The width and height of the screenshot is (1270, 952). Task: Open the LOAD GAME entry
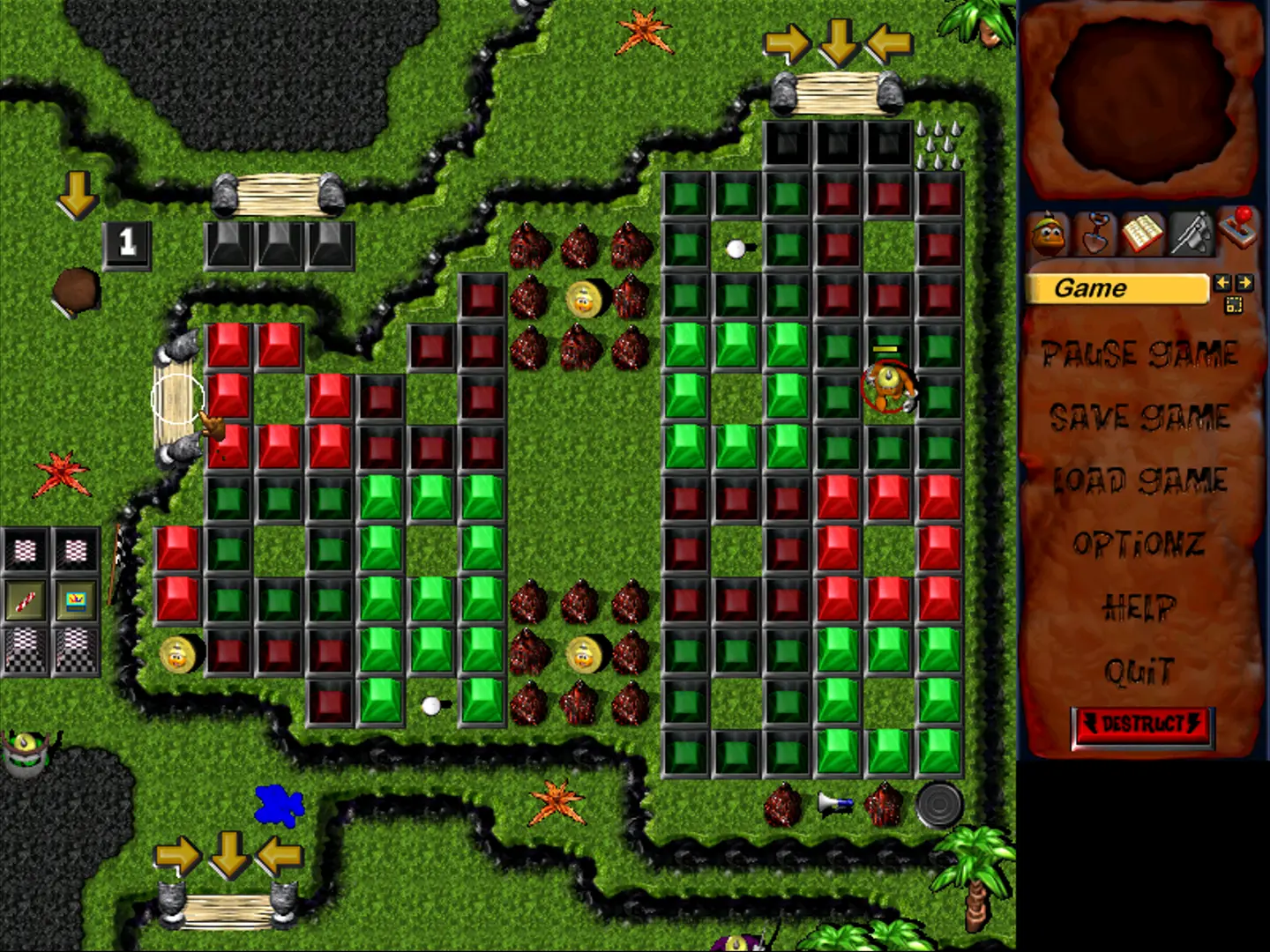pos(1139,480)
